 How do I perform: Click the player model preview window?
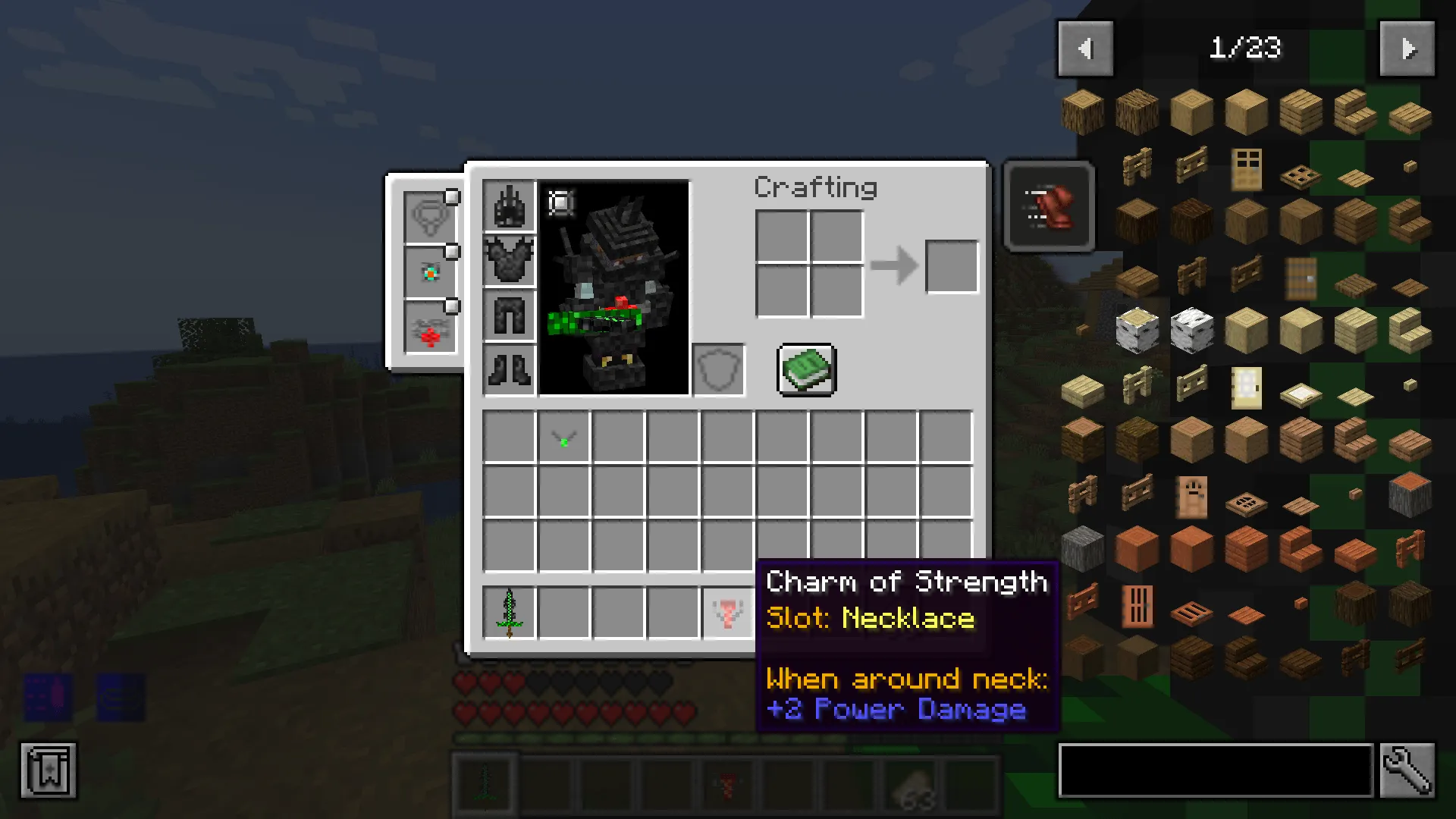point(614,288)
